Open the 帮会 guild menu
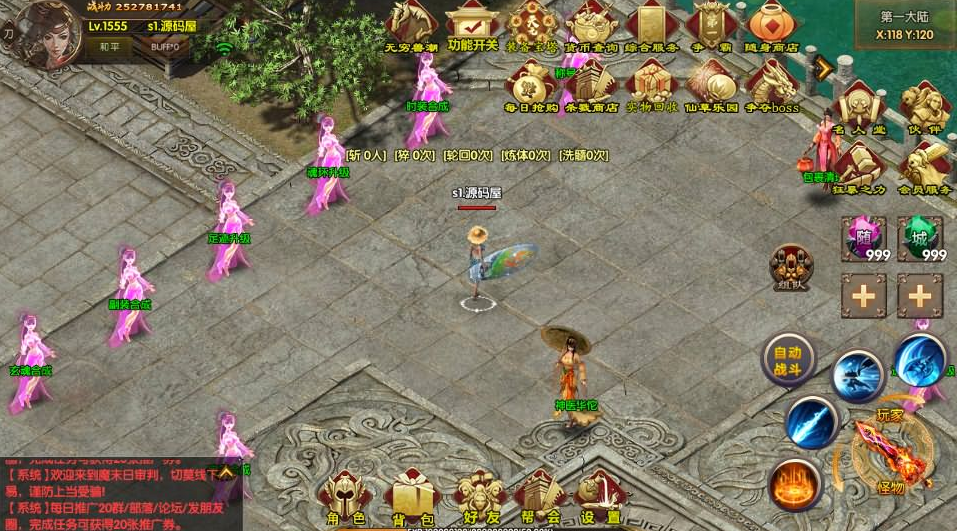 (541, 497)
